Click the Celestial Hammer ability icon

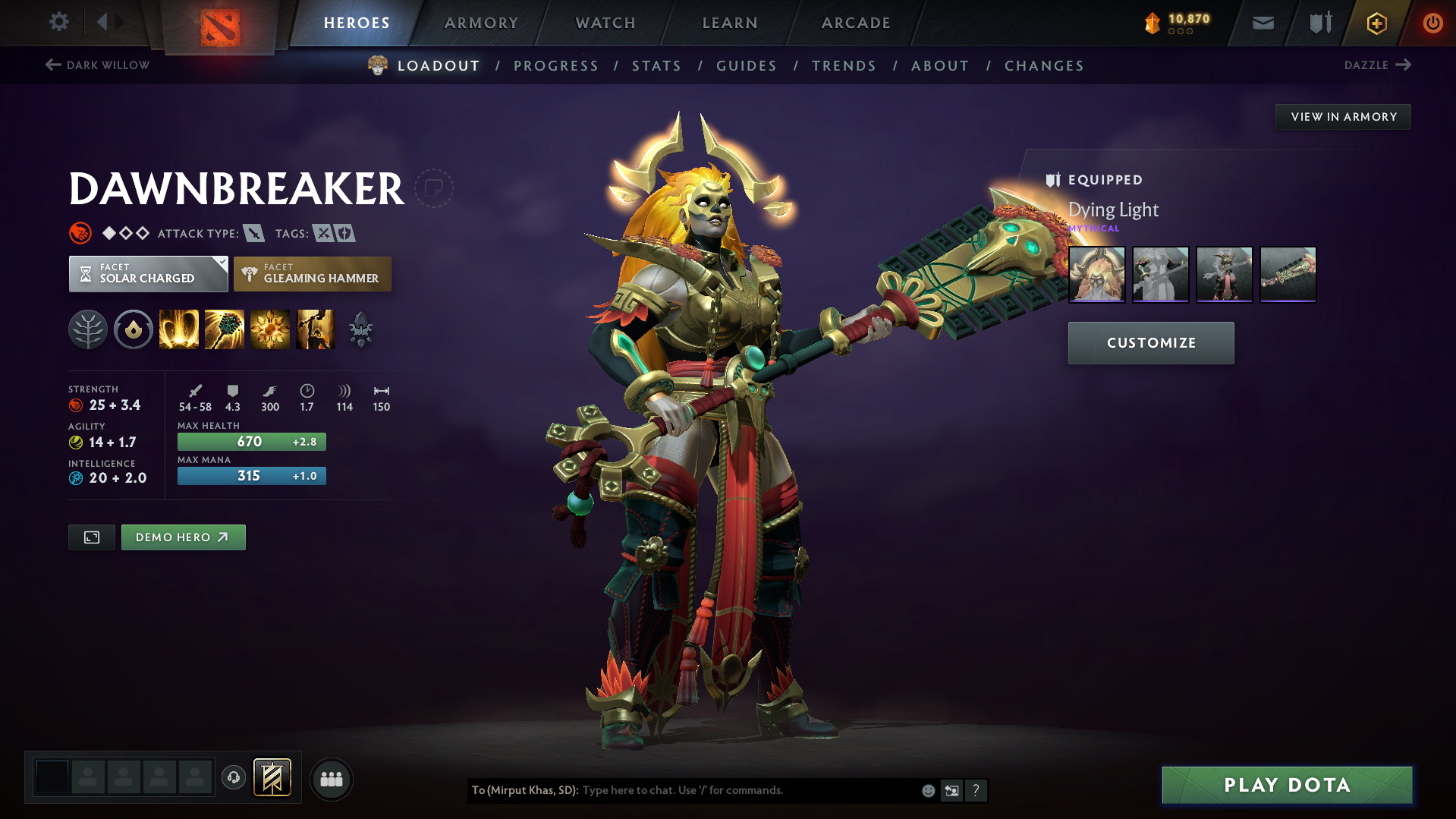click(225, 329)
